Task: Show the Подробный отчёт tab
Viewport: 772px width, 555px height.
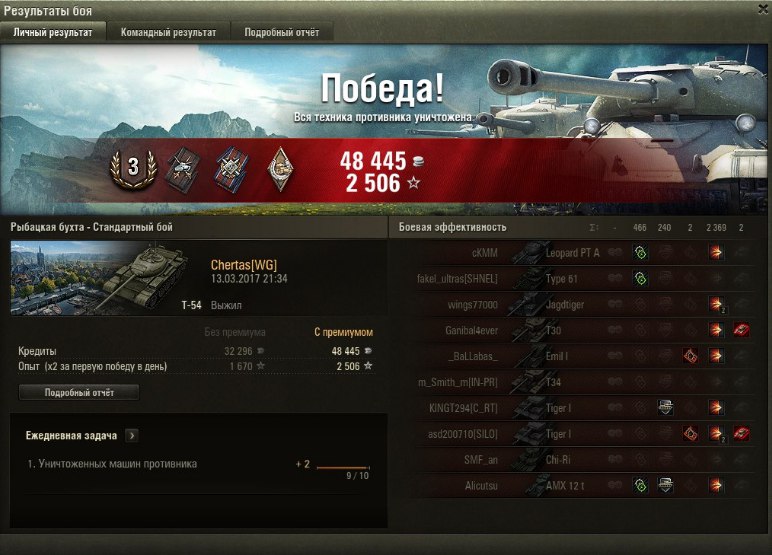Action: 281,32
